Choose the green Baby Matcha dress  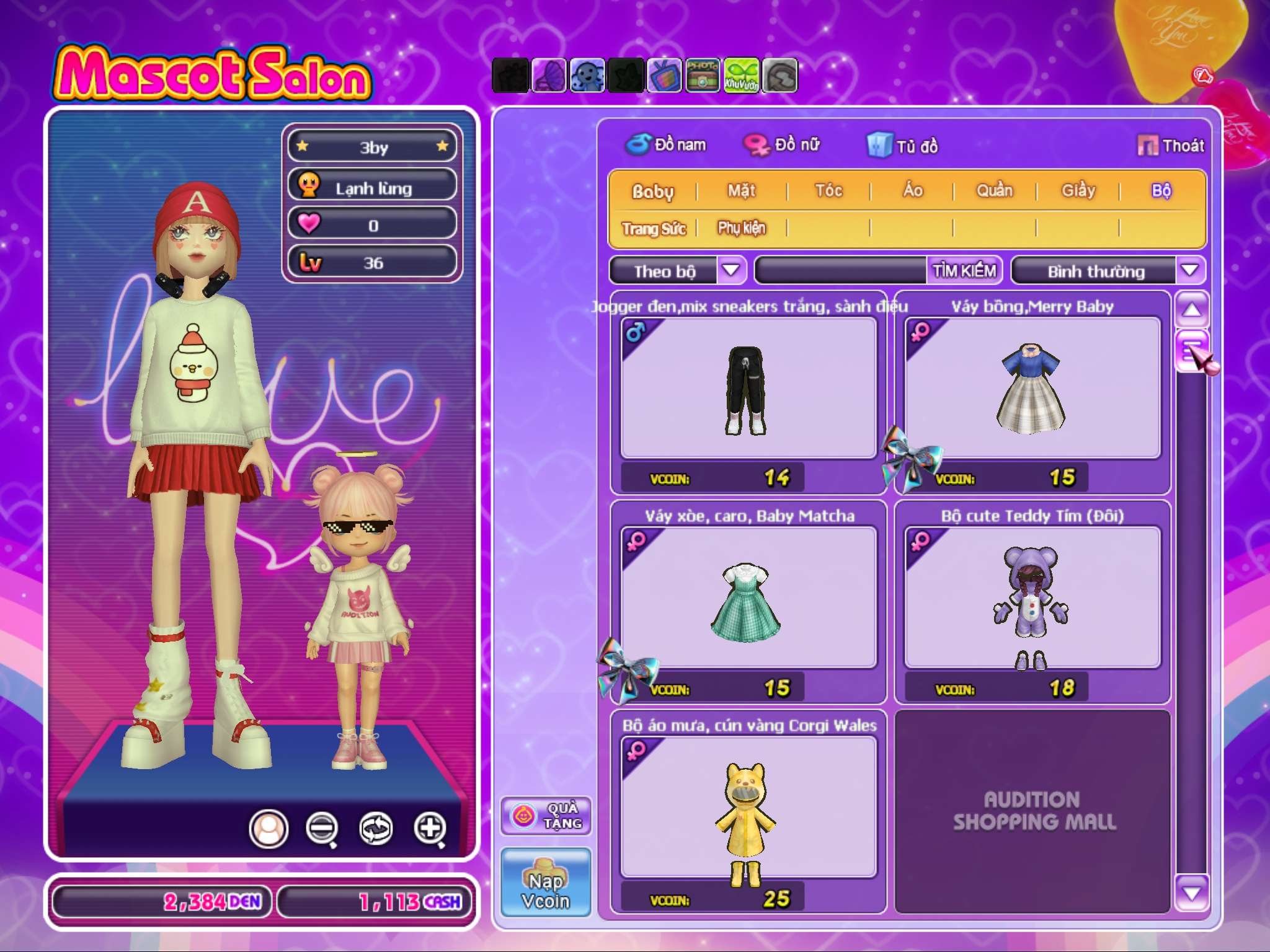[748, 598]
